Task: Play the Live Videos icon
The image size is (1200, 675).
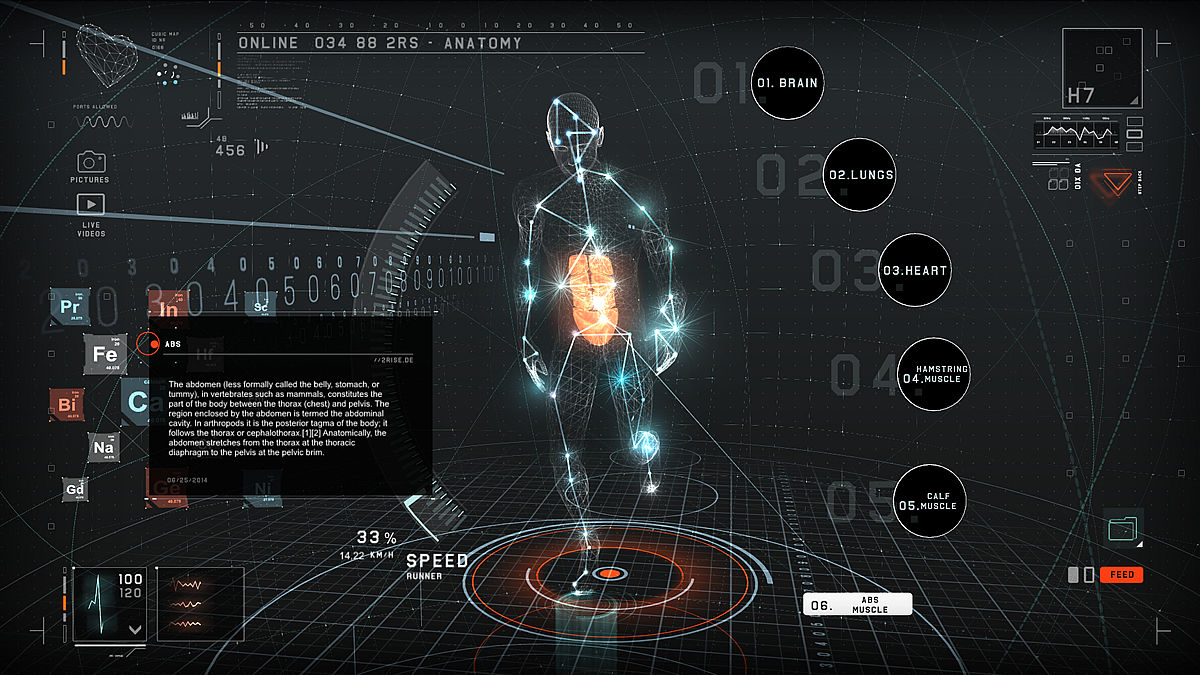Action: [x=91, y=204]
